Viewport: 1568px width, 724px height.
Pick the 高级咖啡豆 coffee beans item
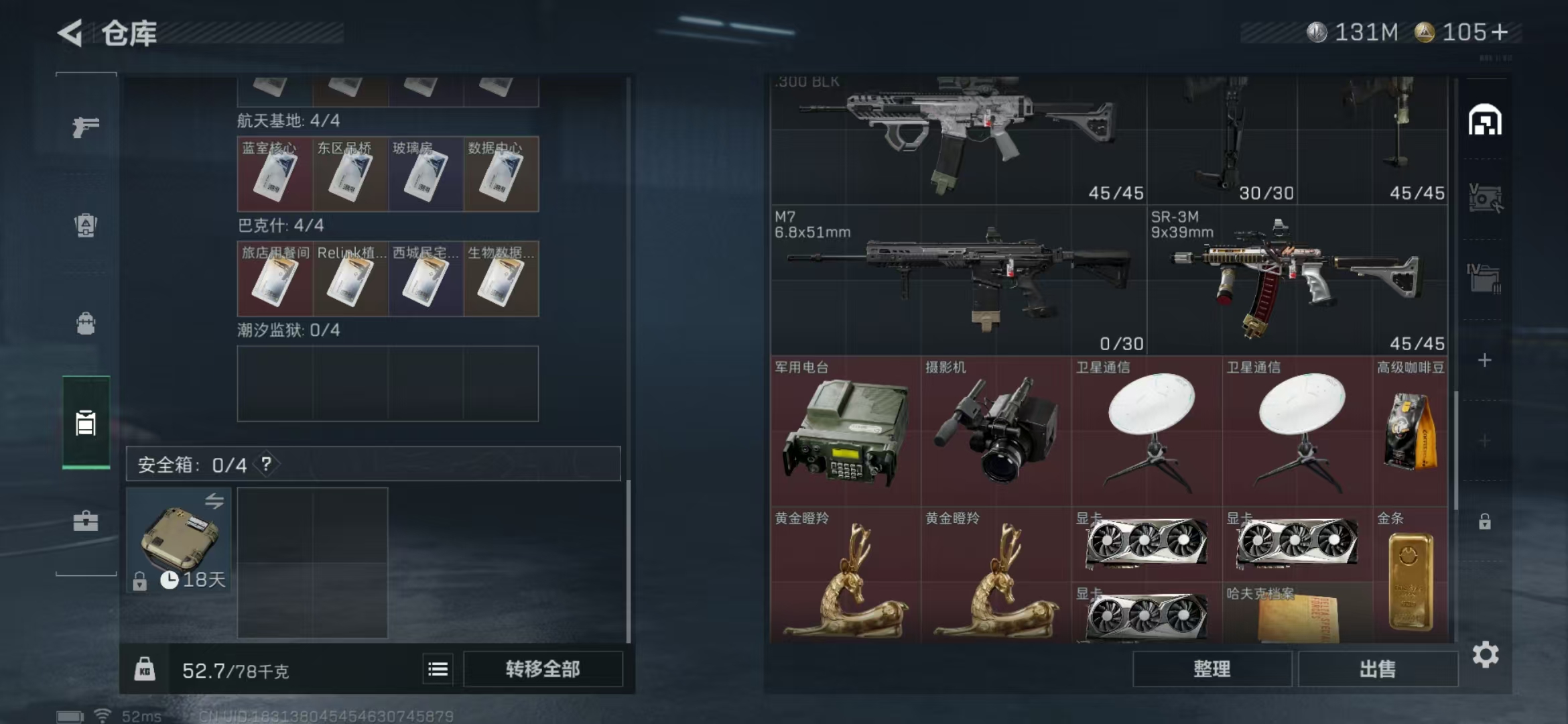[1410, 431]
